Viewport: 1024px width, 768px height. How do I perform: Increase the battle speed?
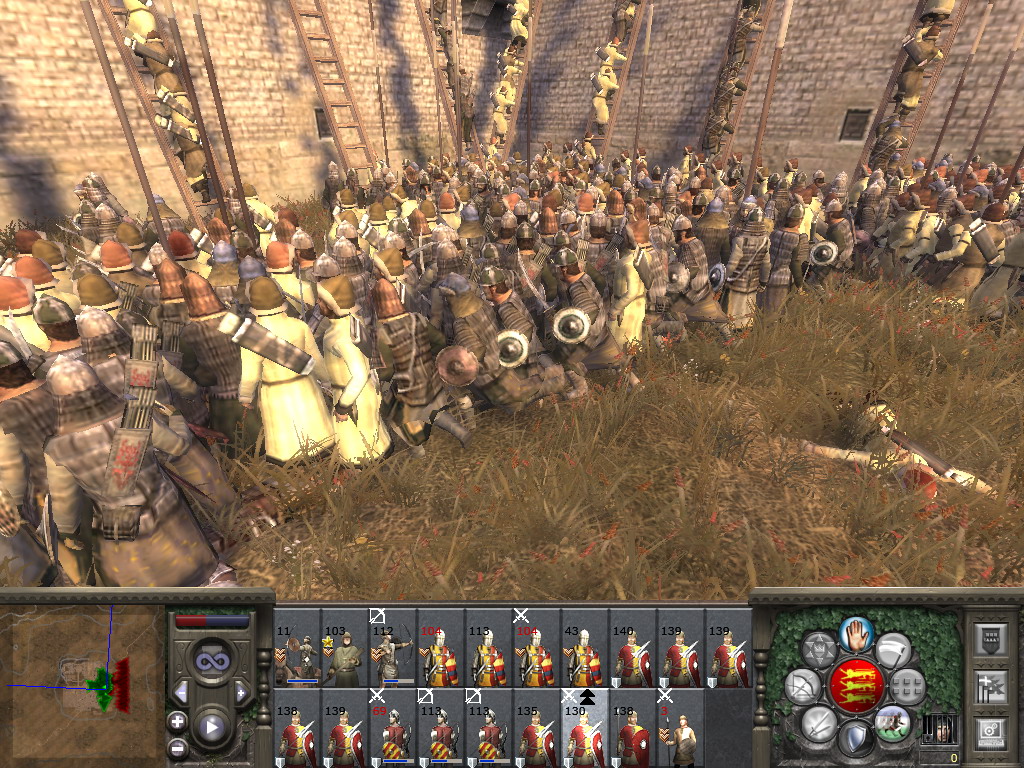tap(241, 692)
